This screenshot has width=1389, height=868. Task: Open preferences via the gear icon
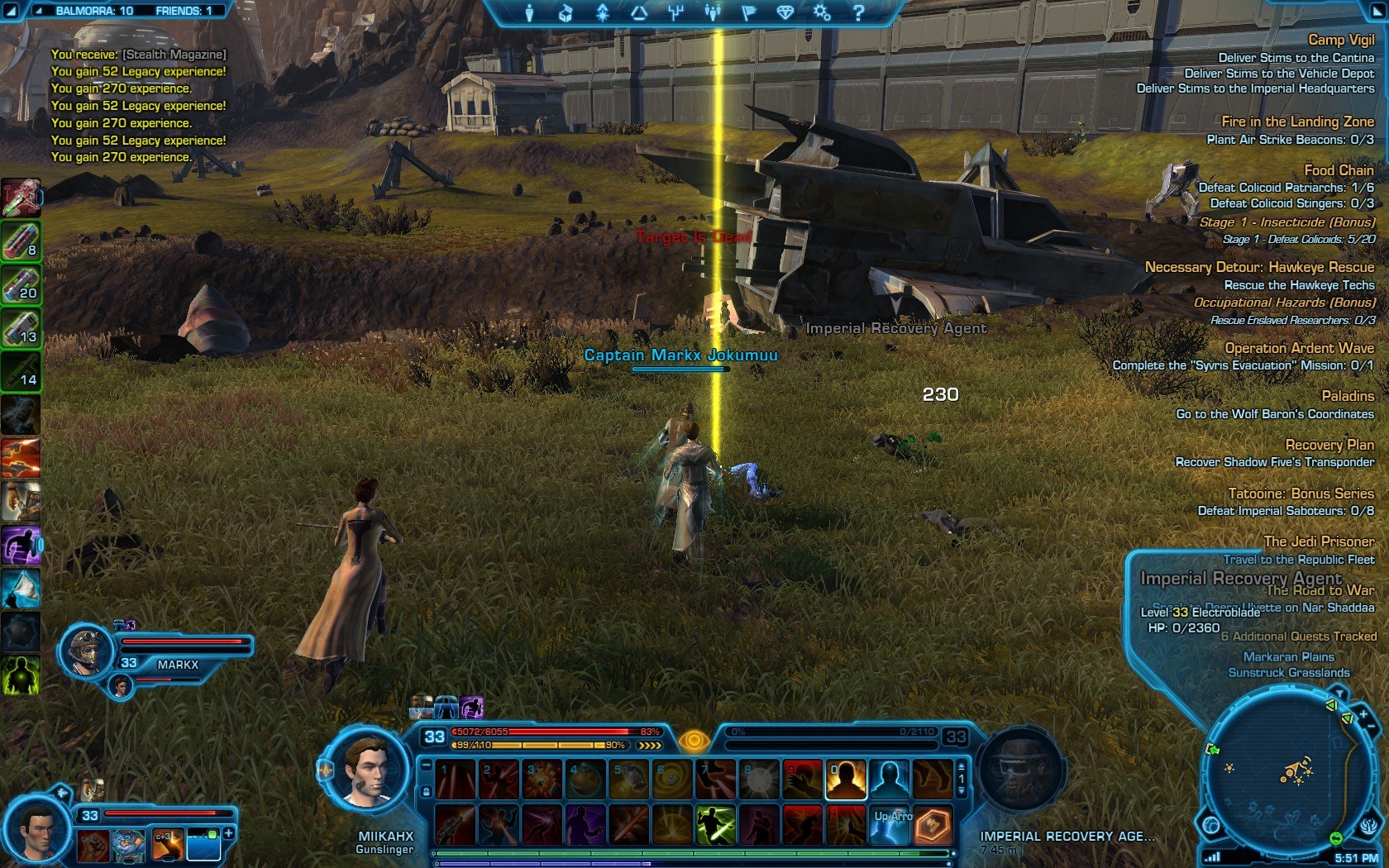821,12
